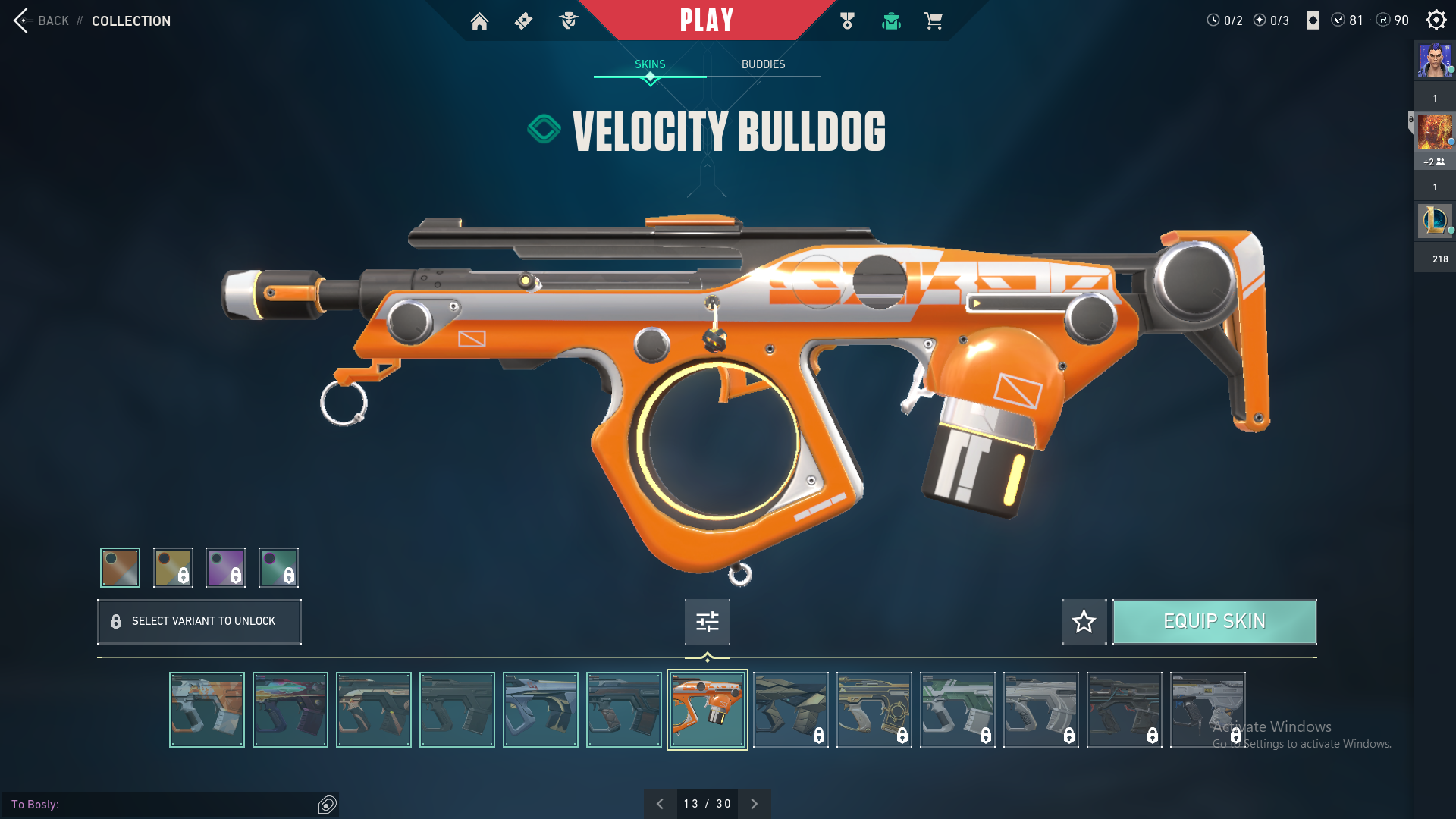
Task: Go to the previous skins page
Action: pos(660,804)
